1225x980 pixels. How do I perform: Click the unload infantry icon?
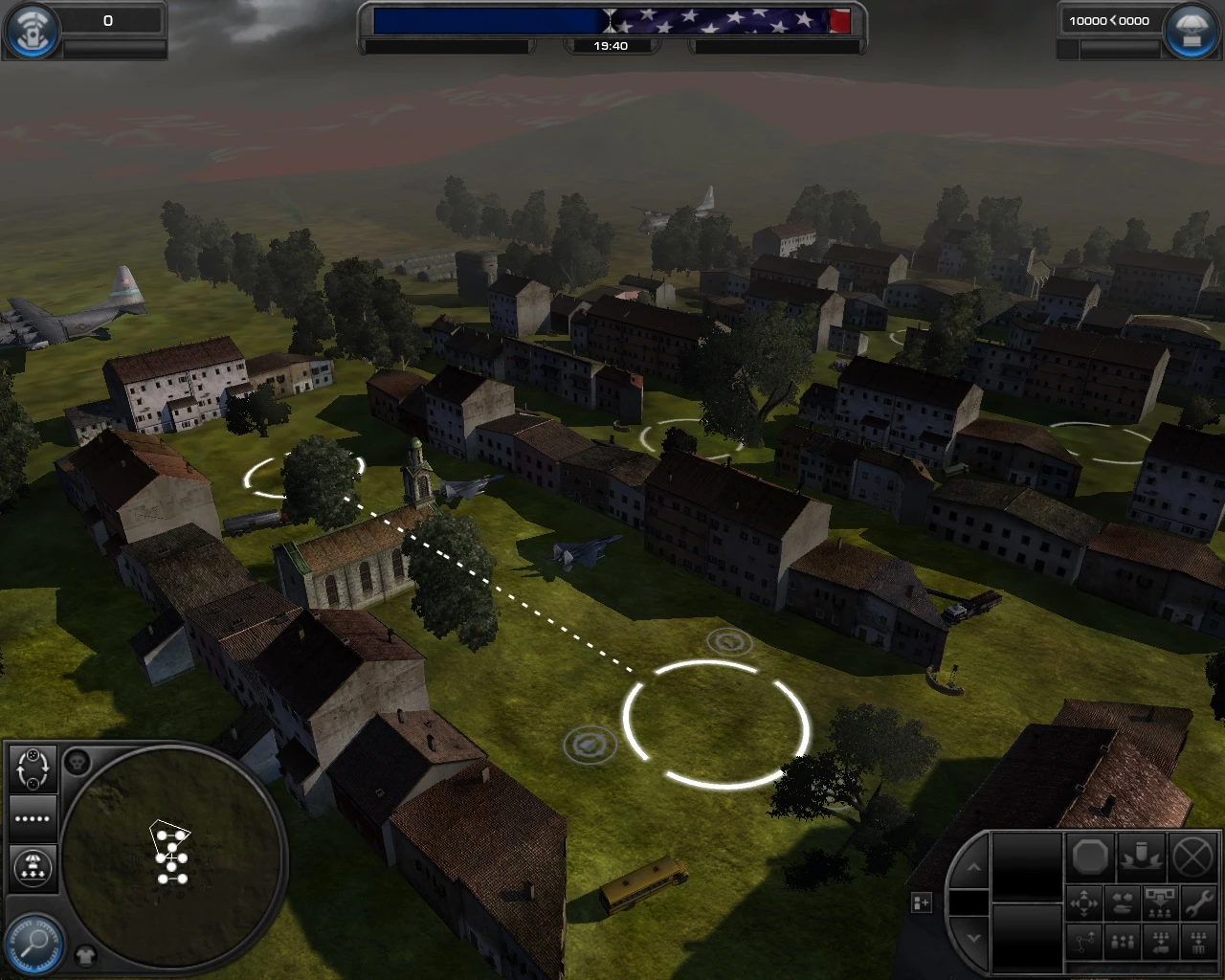[x=1160, y=903]
